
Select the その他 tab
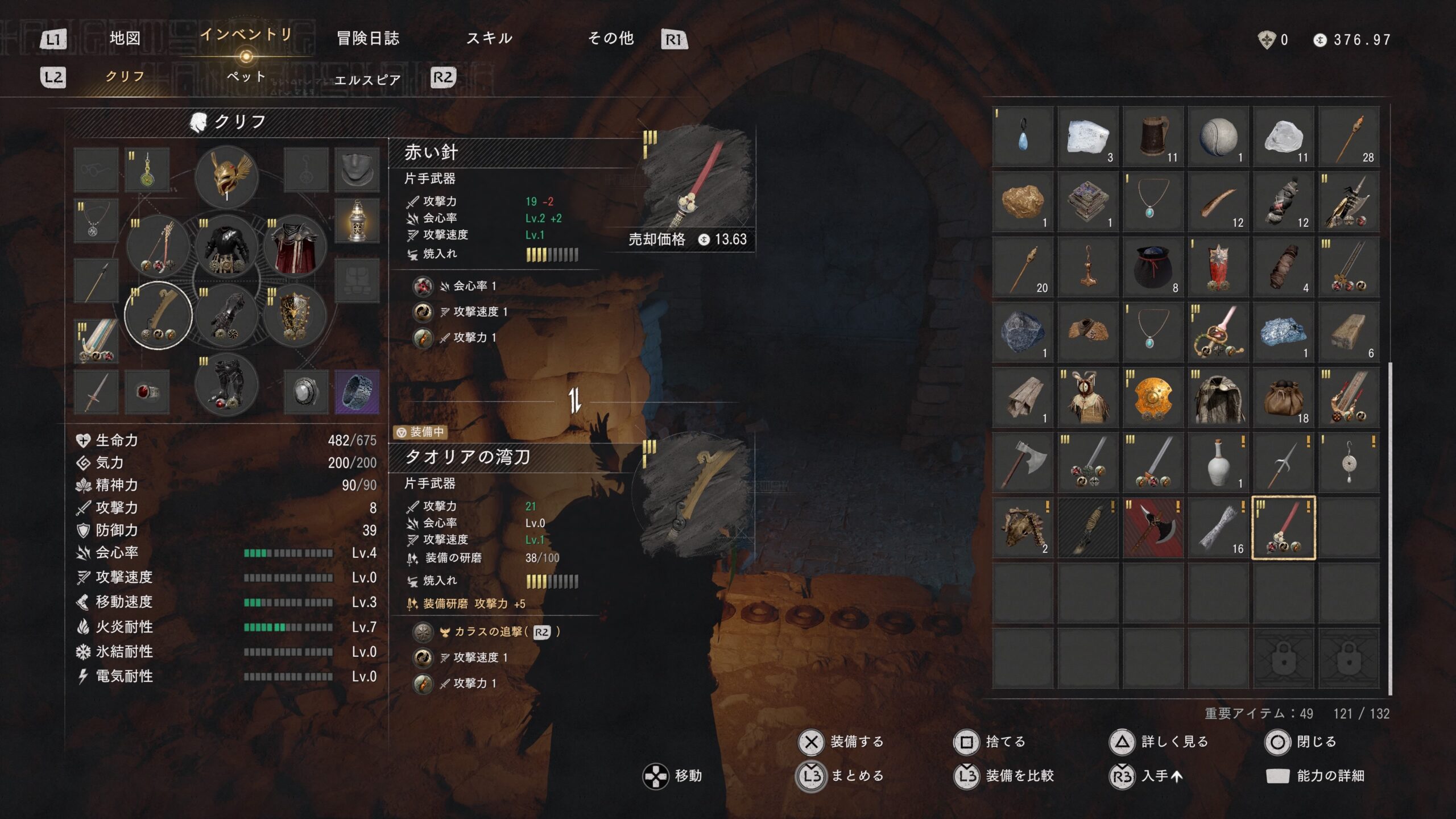[x=610, y=39]
